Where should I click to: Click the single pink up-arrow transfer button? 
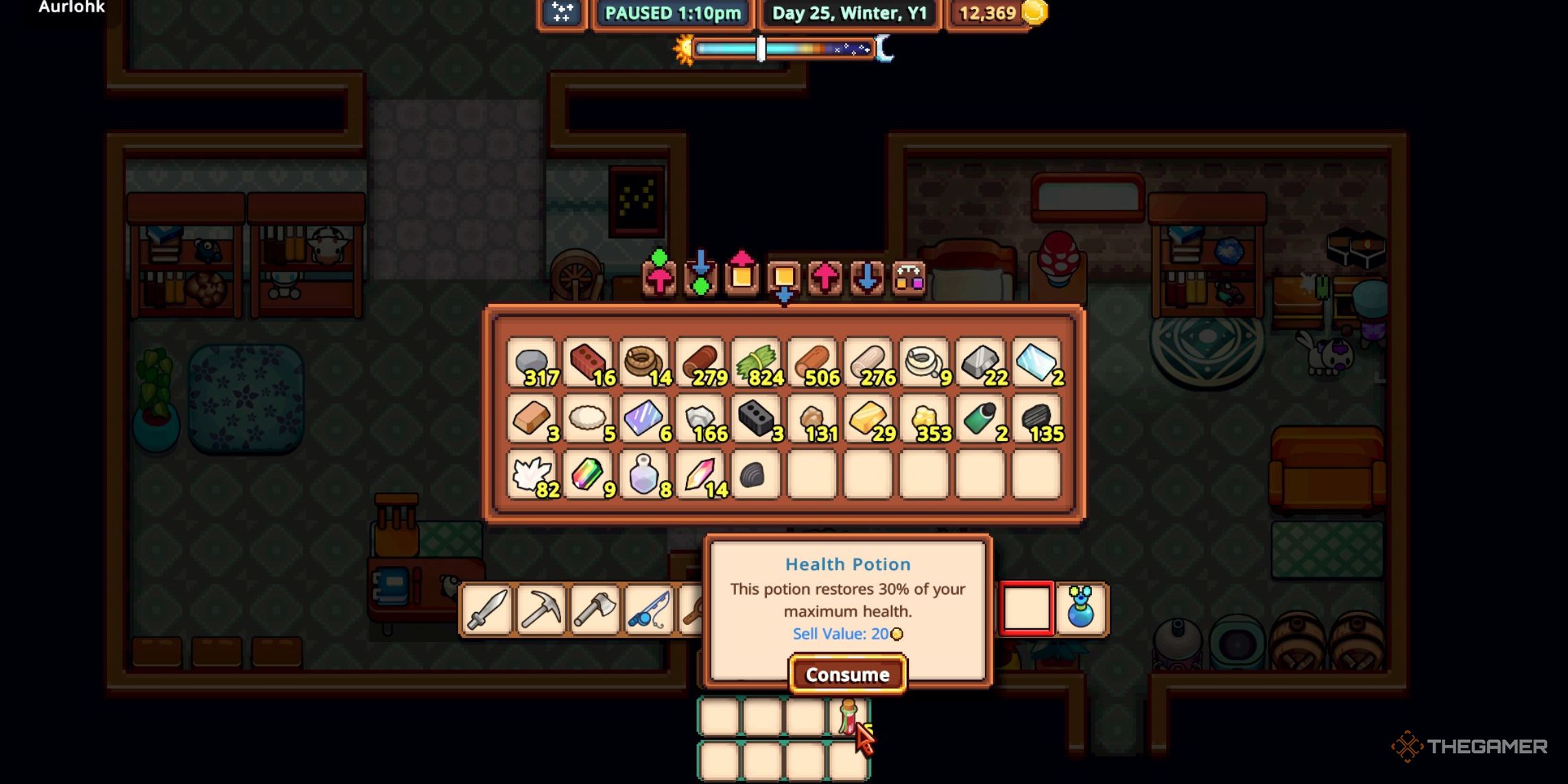pos(825,278)
